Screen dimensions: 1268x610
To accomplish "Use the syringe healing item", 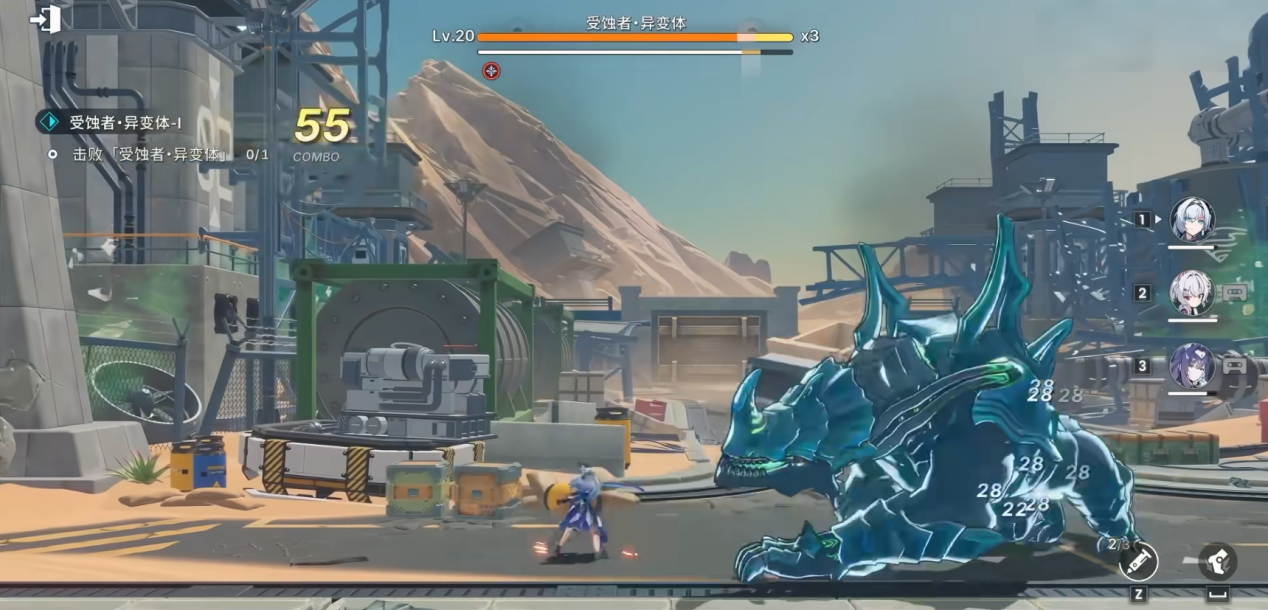I will [1138, 562].
